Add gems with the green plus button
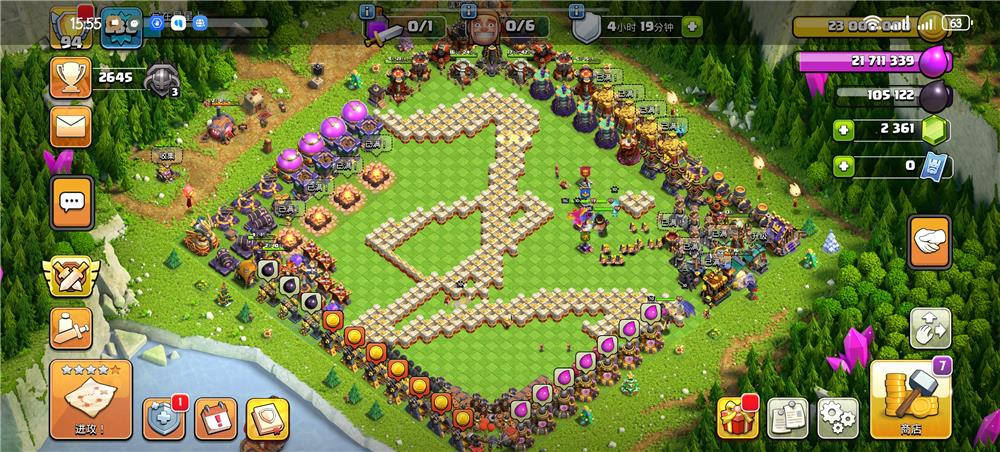Image resolution: width=1000 pixels, height=452 pixels. coord(845,130)
